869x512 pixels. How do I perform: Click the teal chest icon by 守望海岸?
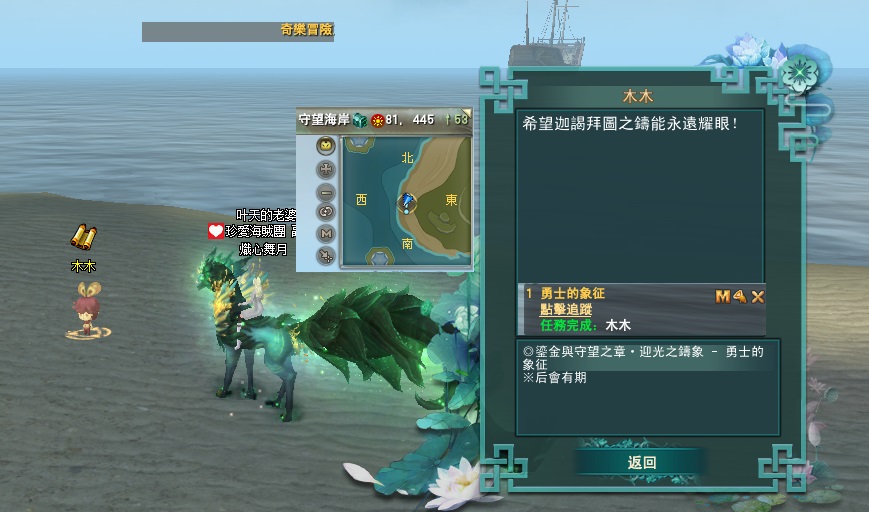[359, 120]
